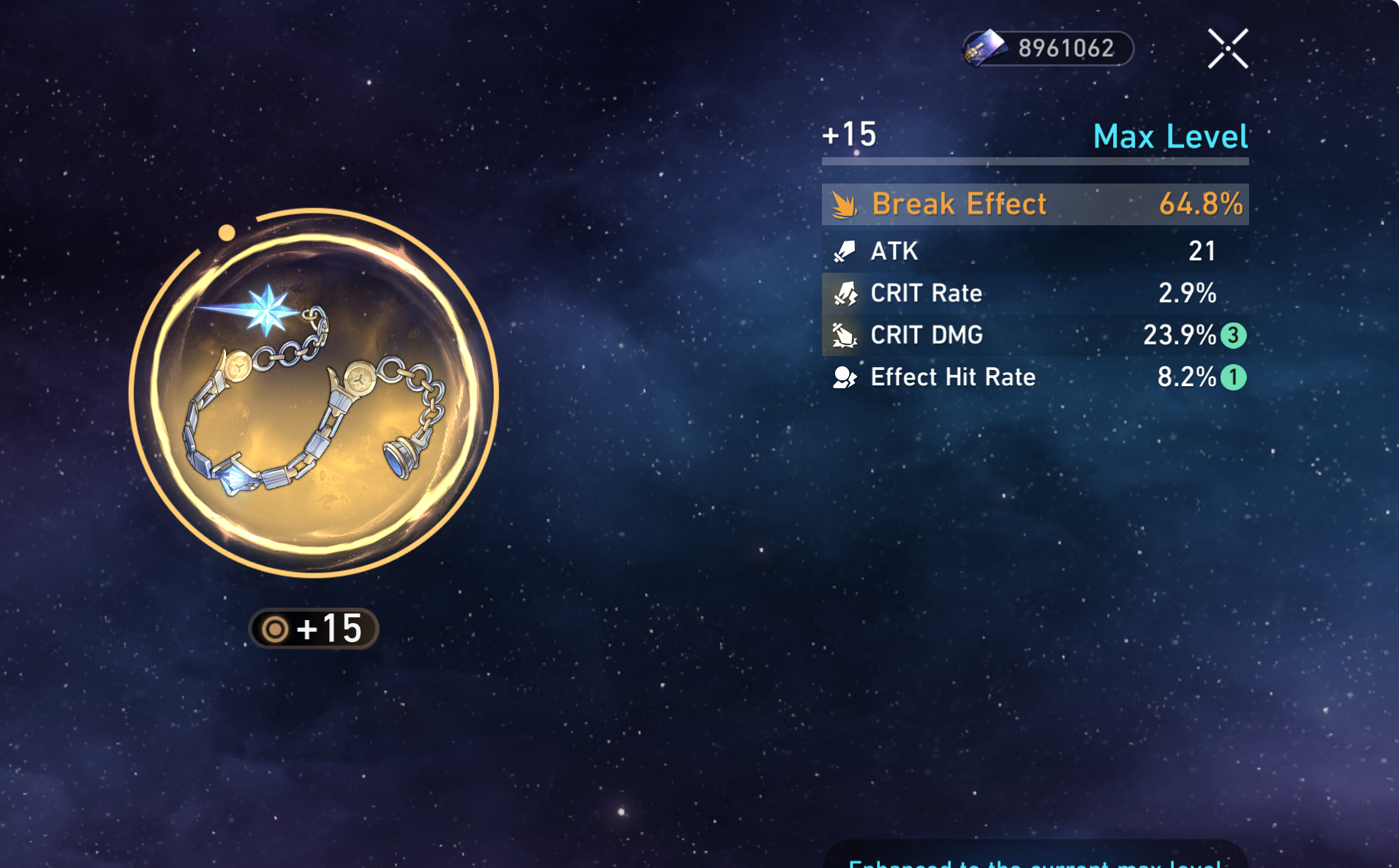Toggle the CRIT DMG roll counter badge

(1234, 335)
